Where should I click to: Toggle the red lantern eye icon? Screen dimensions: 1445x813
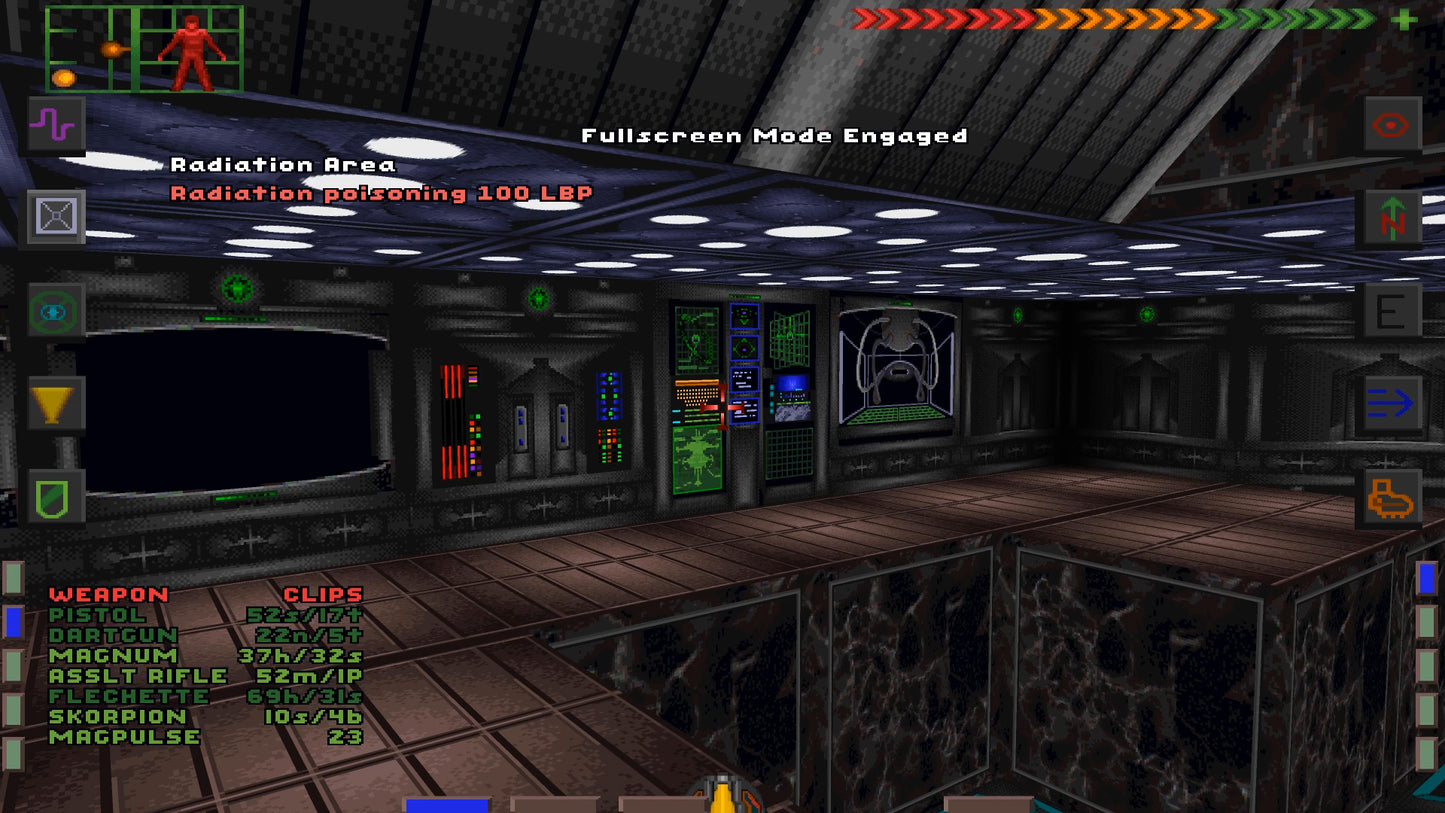tap(1390, 125)
